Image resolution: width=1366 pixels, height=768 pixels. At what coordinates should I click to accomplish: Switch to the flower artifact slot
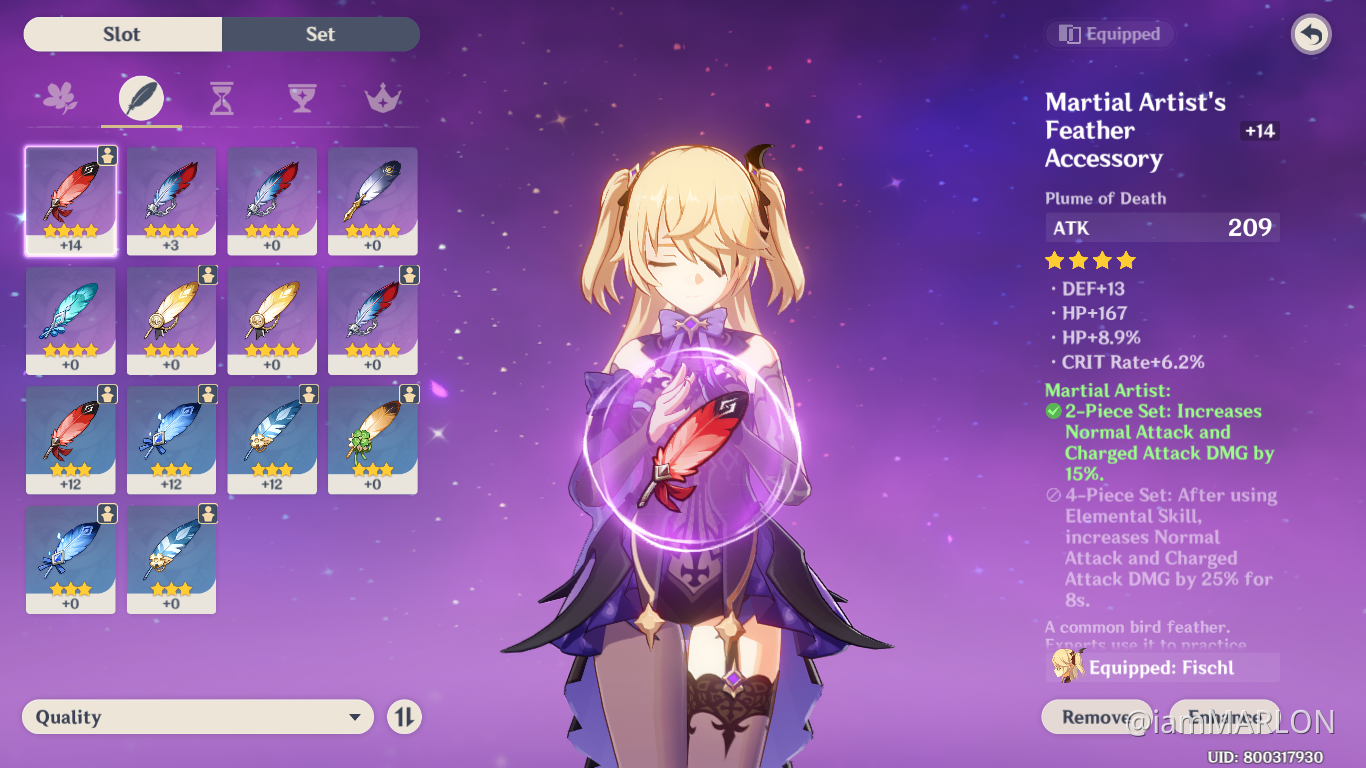pos(59,96)
